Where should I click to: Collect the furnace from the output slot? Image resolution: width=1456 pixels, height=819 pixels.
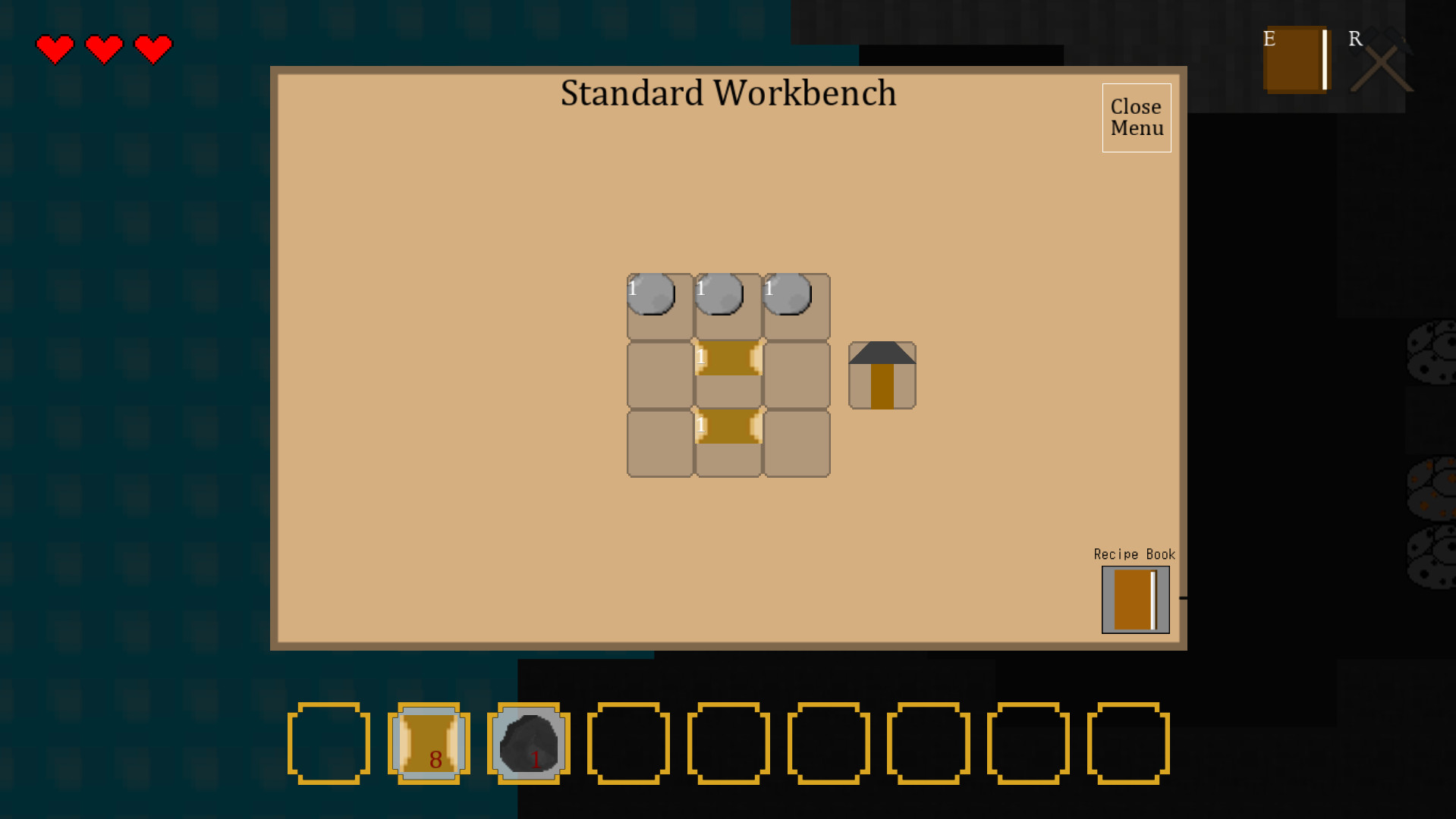tap(882, 375)
